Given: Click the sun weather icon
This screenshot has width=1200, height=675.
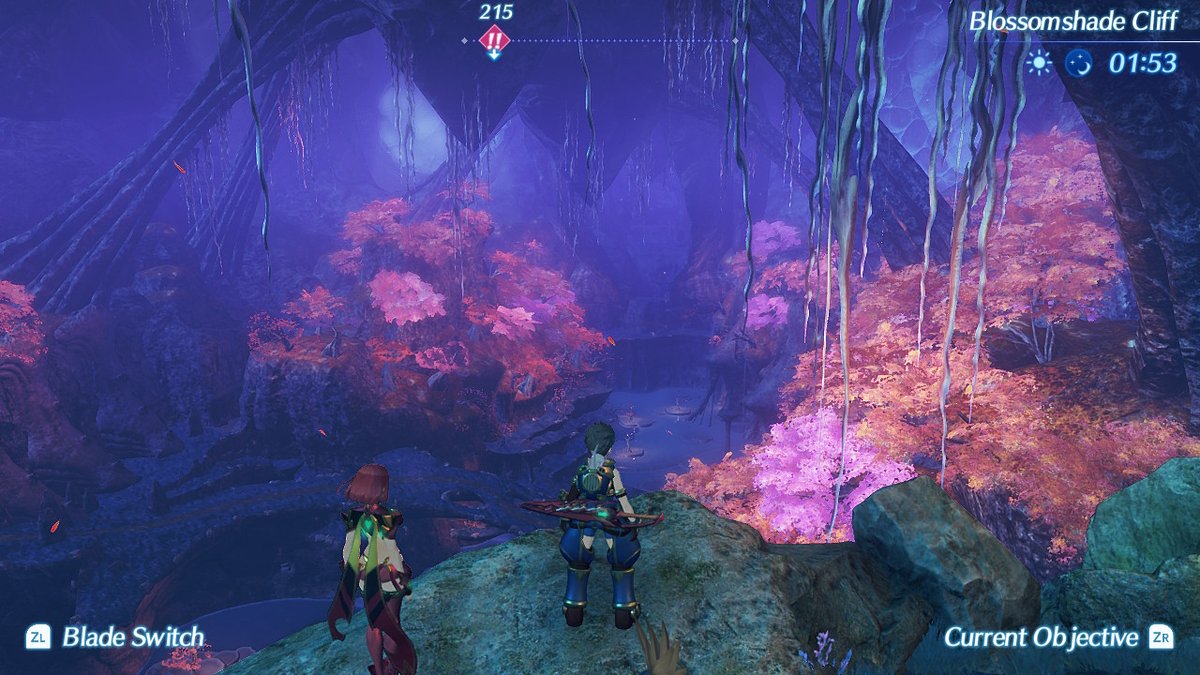Looking at the screenshot, I should point(1040,63).
